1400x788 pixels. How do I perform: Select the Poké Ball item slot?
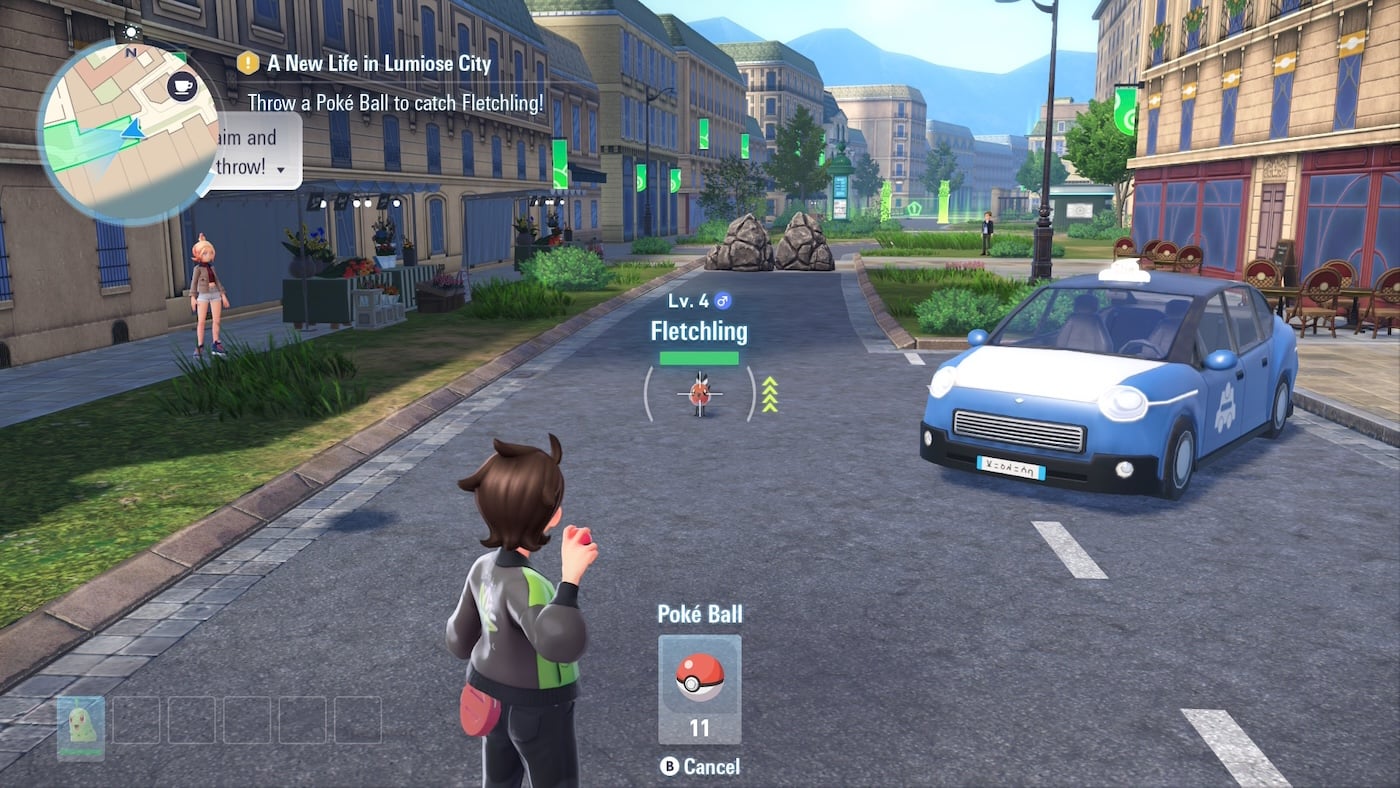pyautogui.click(x=699, y=688)
